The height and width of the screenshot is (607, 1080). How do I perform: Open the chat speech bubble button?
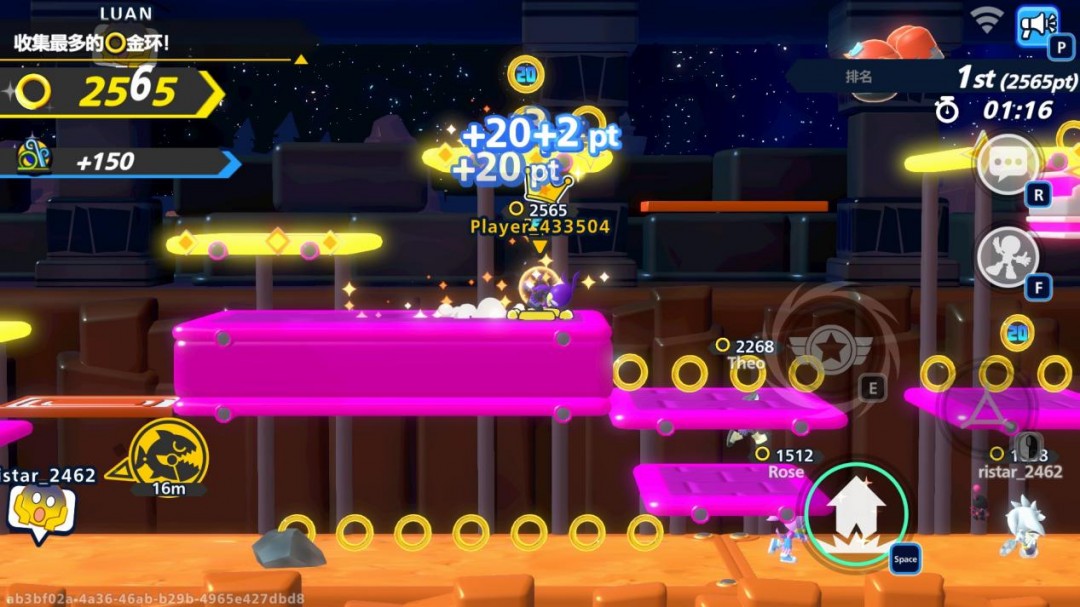[x=1007, y=164]
